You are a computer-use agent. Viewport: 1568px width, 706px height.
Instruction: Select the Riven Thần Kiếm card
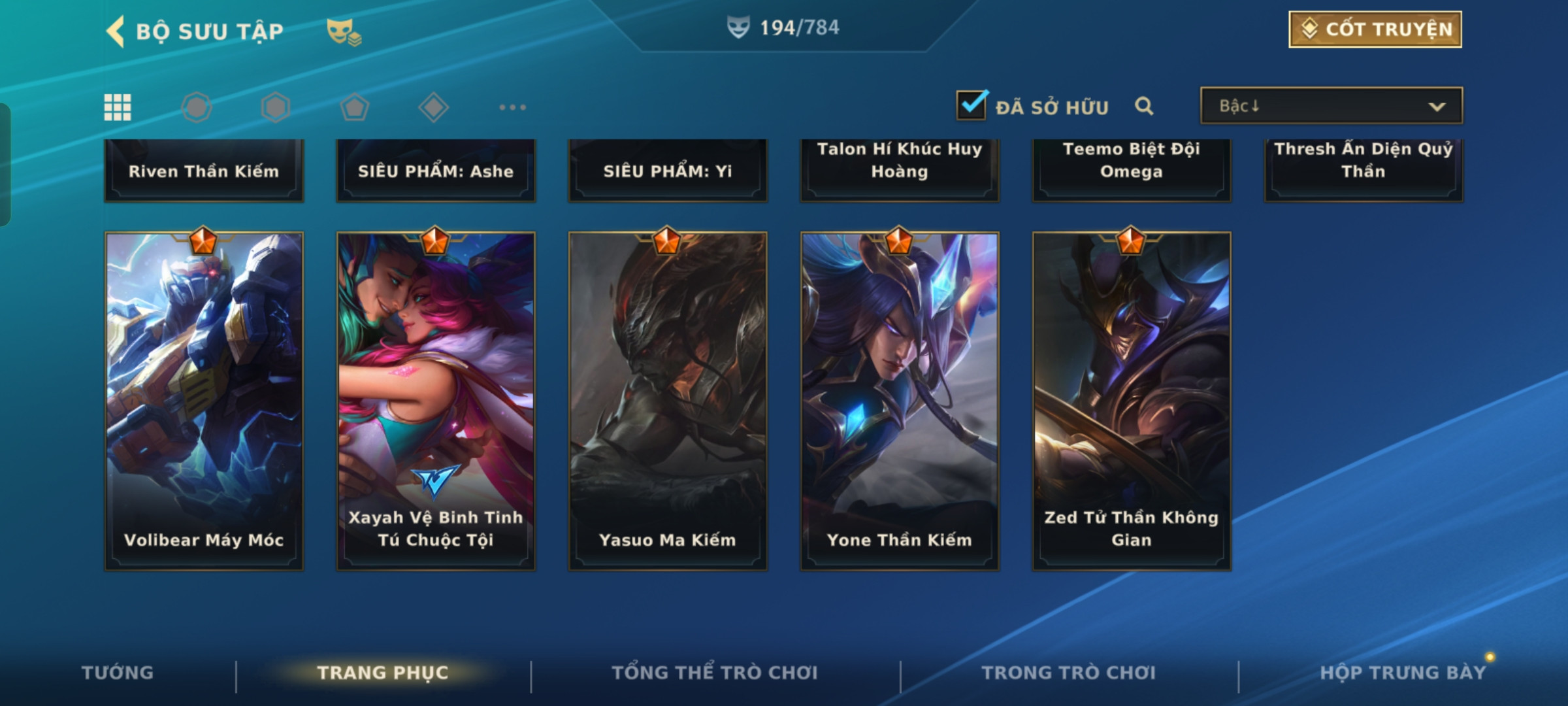point(204,170)
